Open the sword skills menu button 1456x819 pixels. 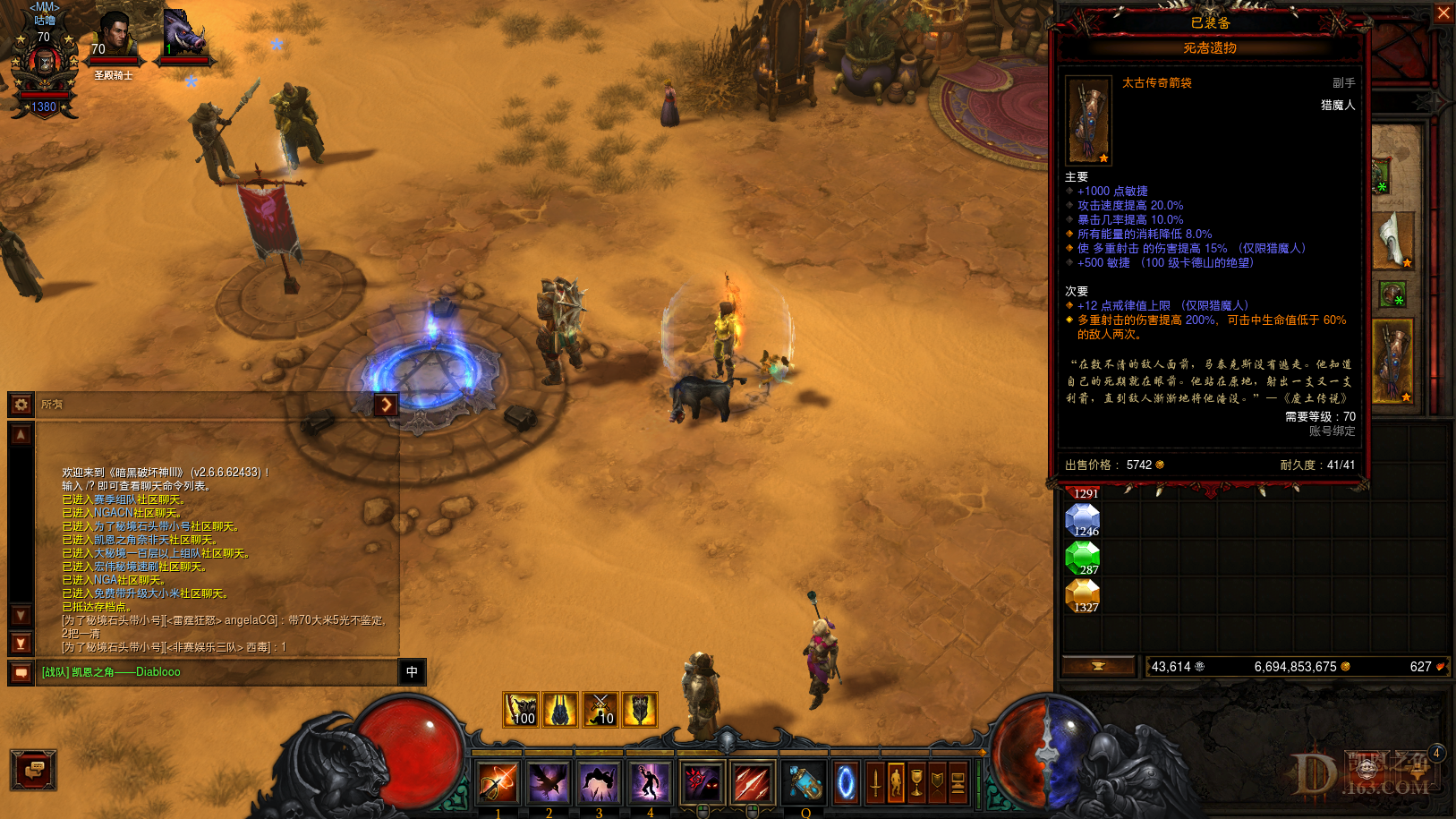pos(875,783)
